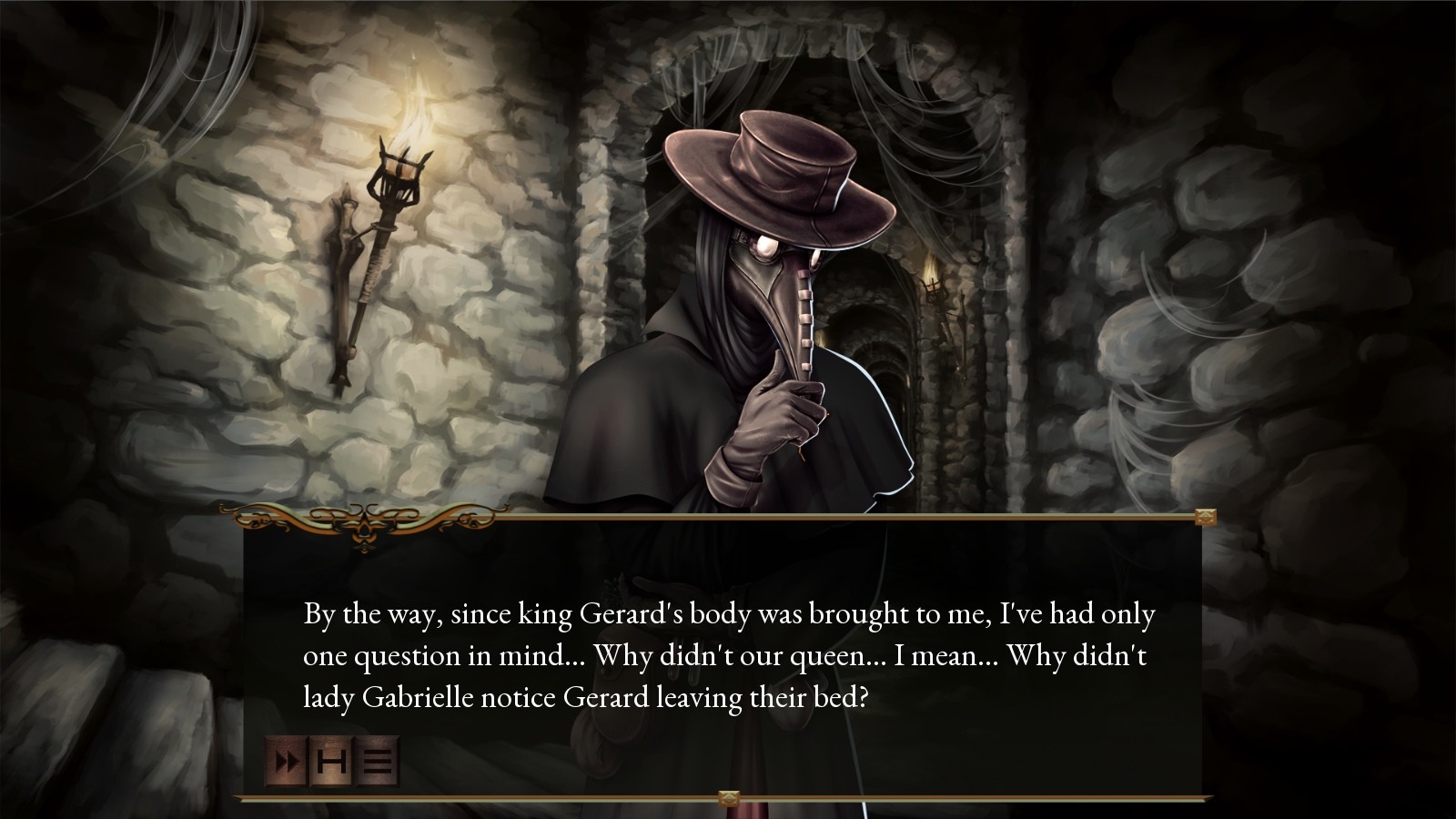Click the gold ornament on the textbox's top-right corner
Image resolution: width=1456 pixels, height=819 pixels.
tap(1207, 517)
